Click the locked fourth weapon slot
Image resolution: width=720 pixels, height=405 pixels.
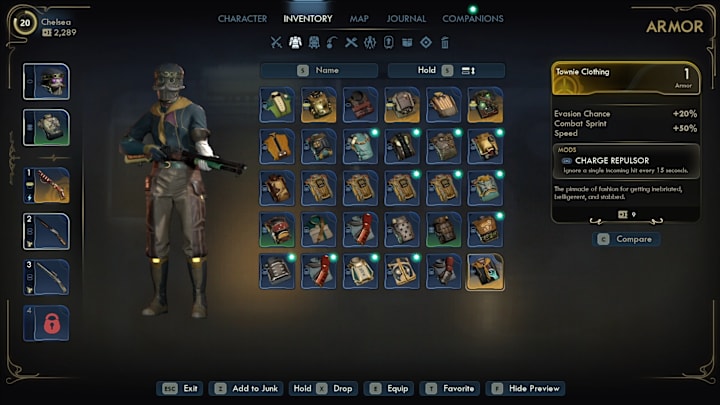(47, 324)
